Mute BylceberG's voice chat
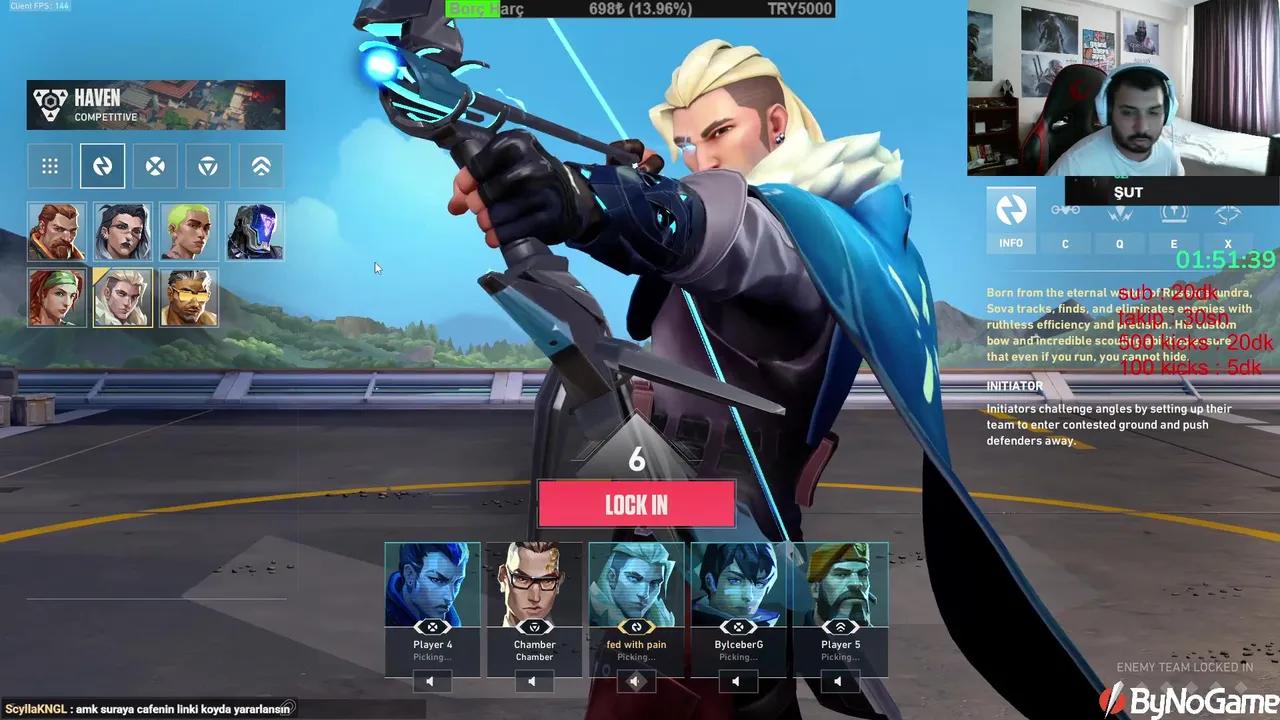 [738, 681]
